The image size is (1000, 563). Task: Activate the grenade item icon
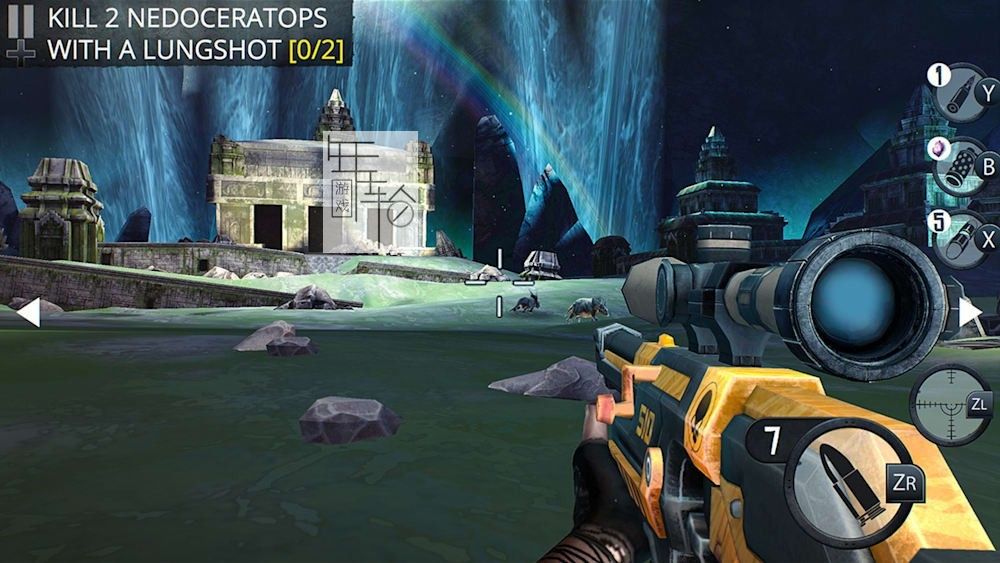click(x=959, y=167)
